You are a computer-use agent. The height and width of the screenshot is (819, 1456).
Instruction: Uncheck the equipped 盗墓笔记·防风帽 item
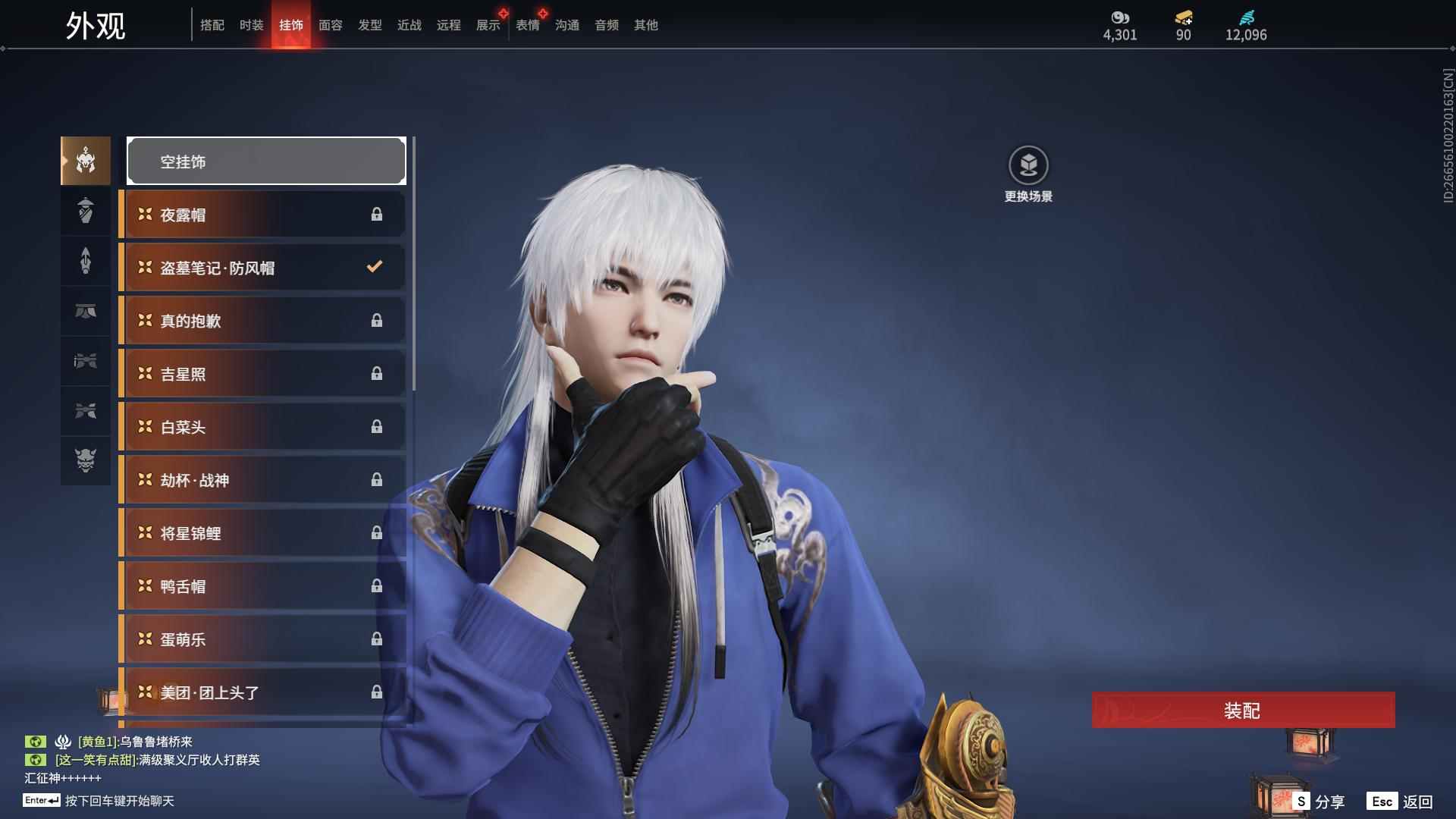click(373, 267)
